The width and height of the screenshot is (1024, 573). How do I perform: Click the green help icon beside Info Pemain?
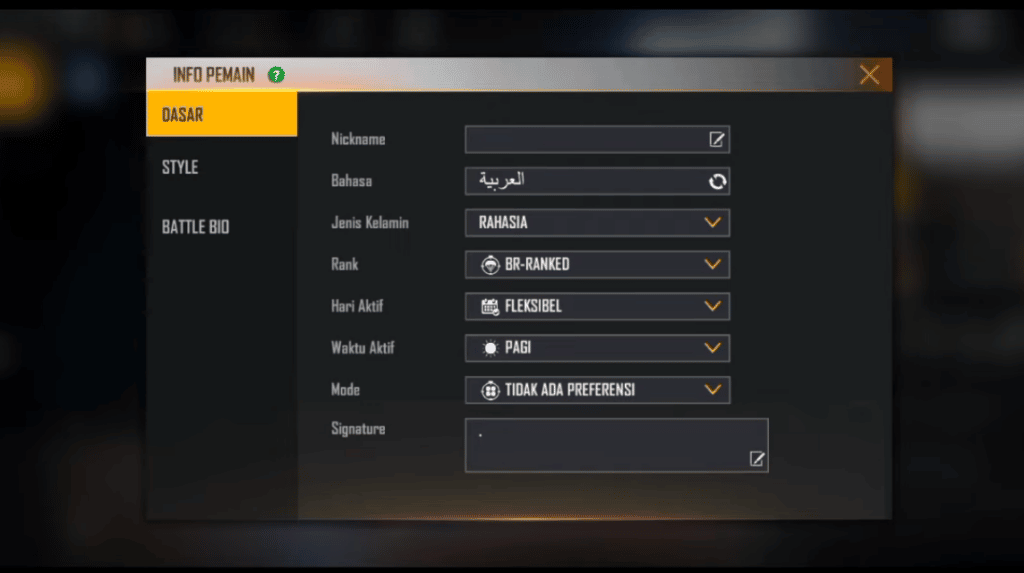(276, 75)
